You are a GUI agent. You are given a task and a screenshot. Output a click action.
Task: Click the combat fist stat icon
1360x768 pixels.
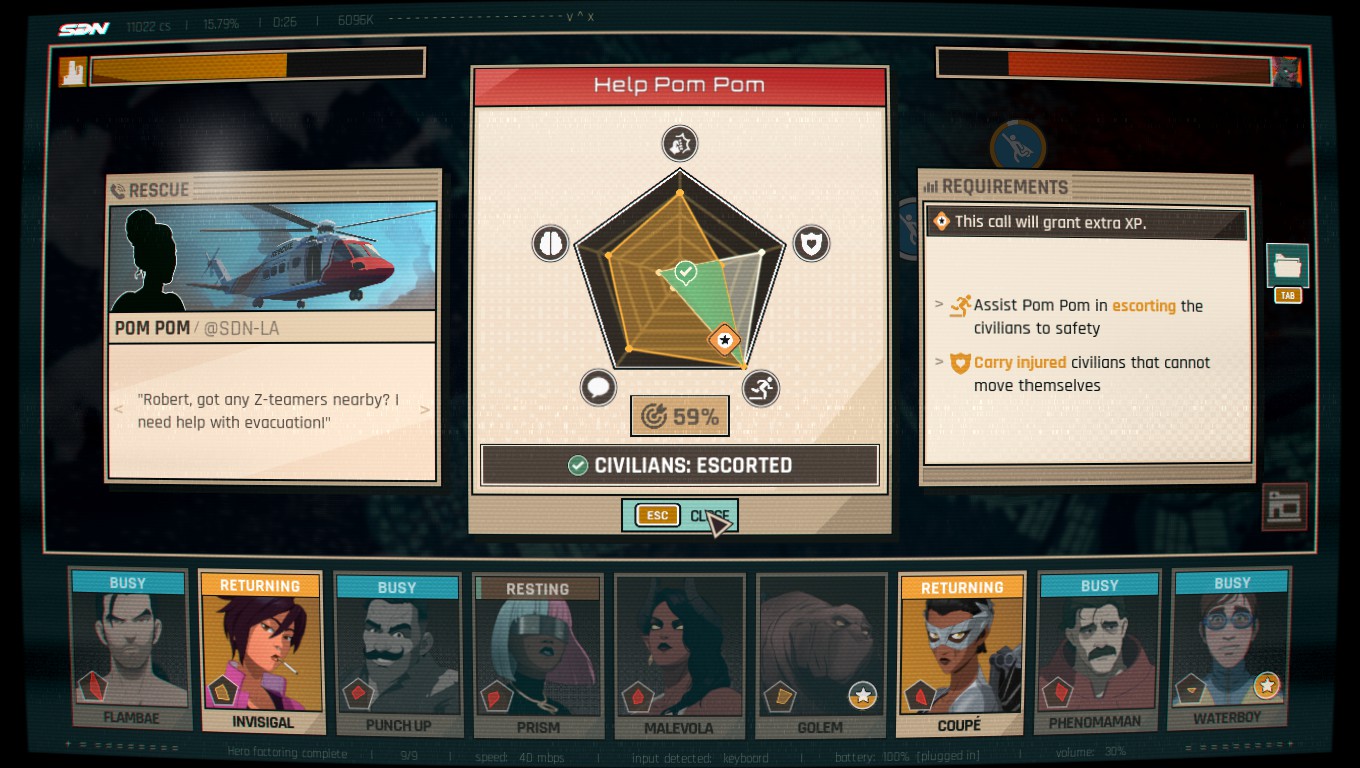[x=680, y=144]
